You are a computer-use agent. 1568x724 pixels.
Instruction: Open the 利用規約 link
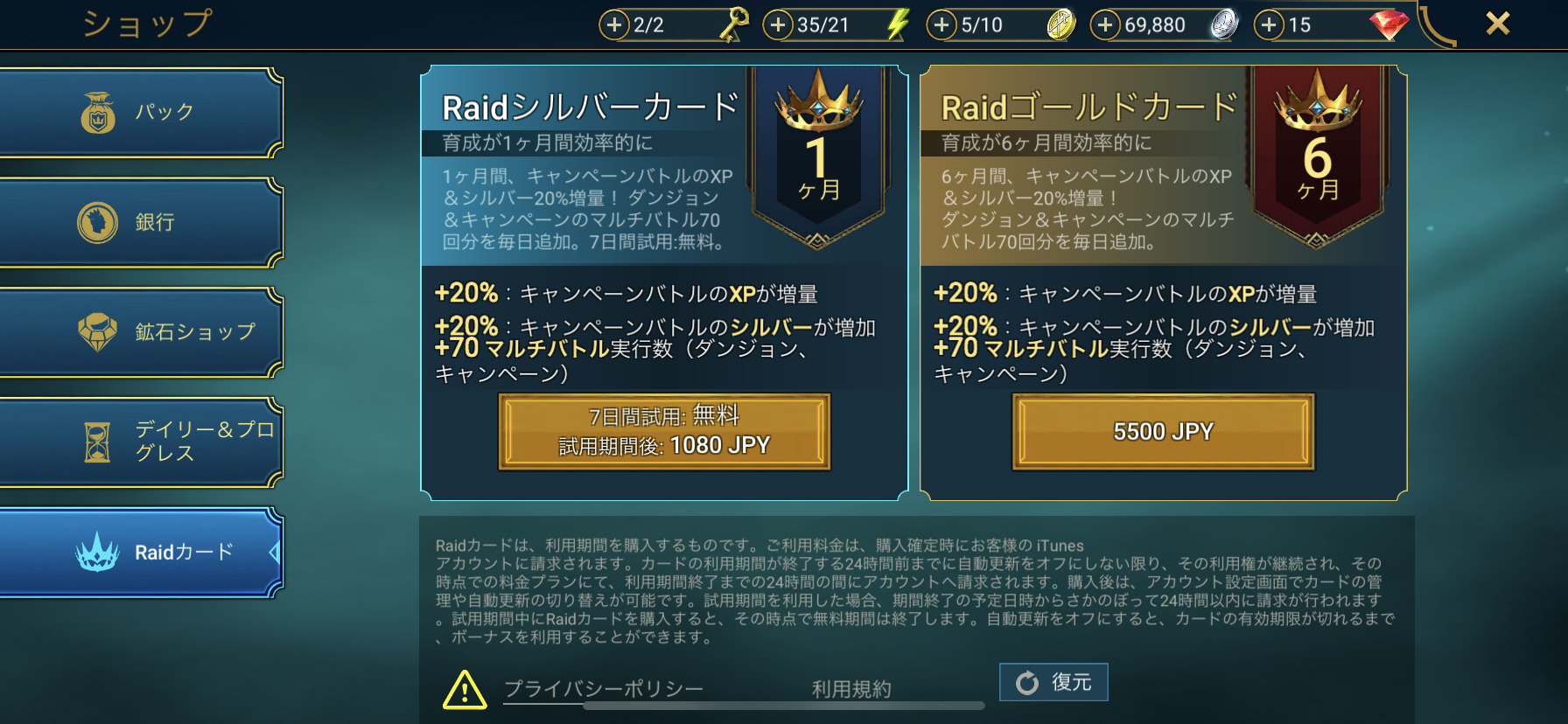[851, 689]
